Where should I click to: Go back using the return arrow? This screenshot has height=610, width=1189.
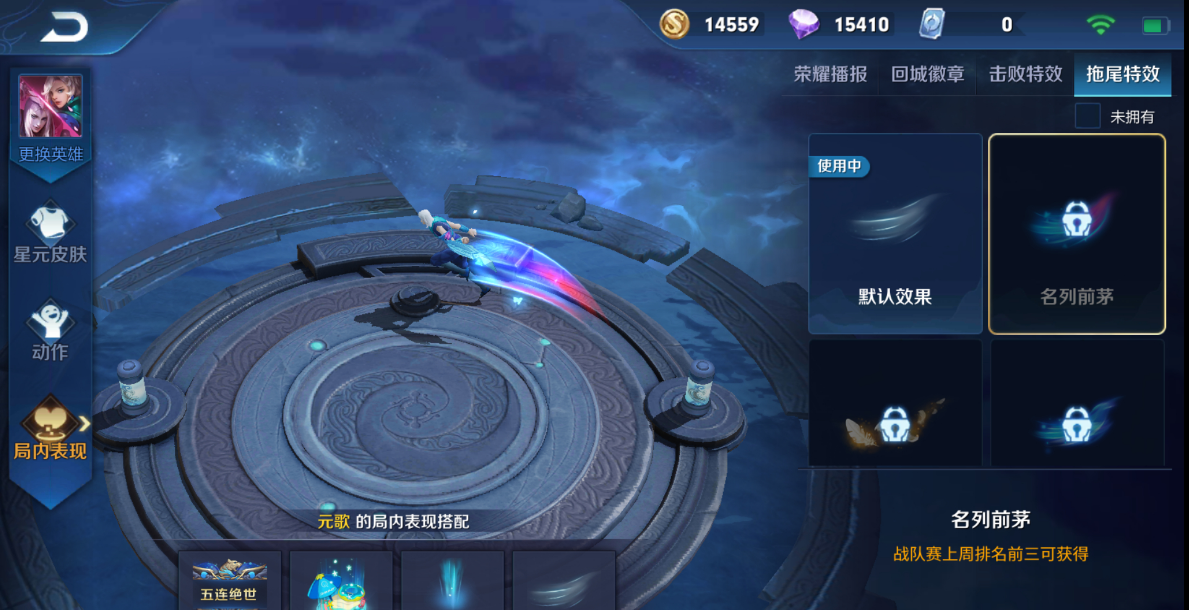[64, 28]
